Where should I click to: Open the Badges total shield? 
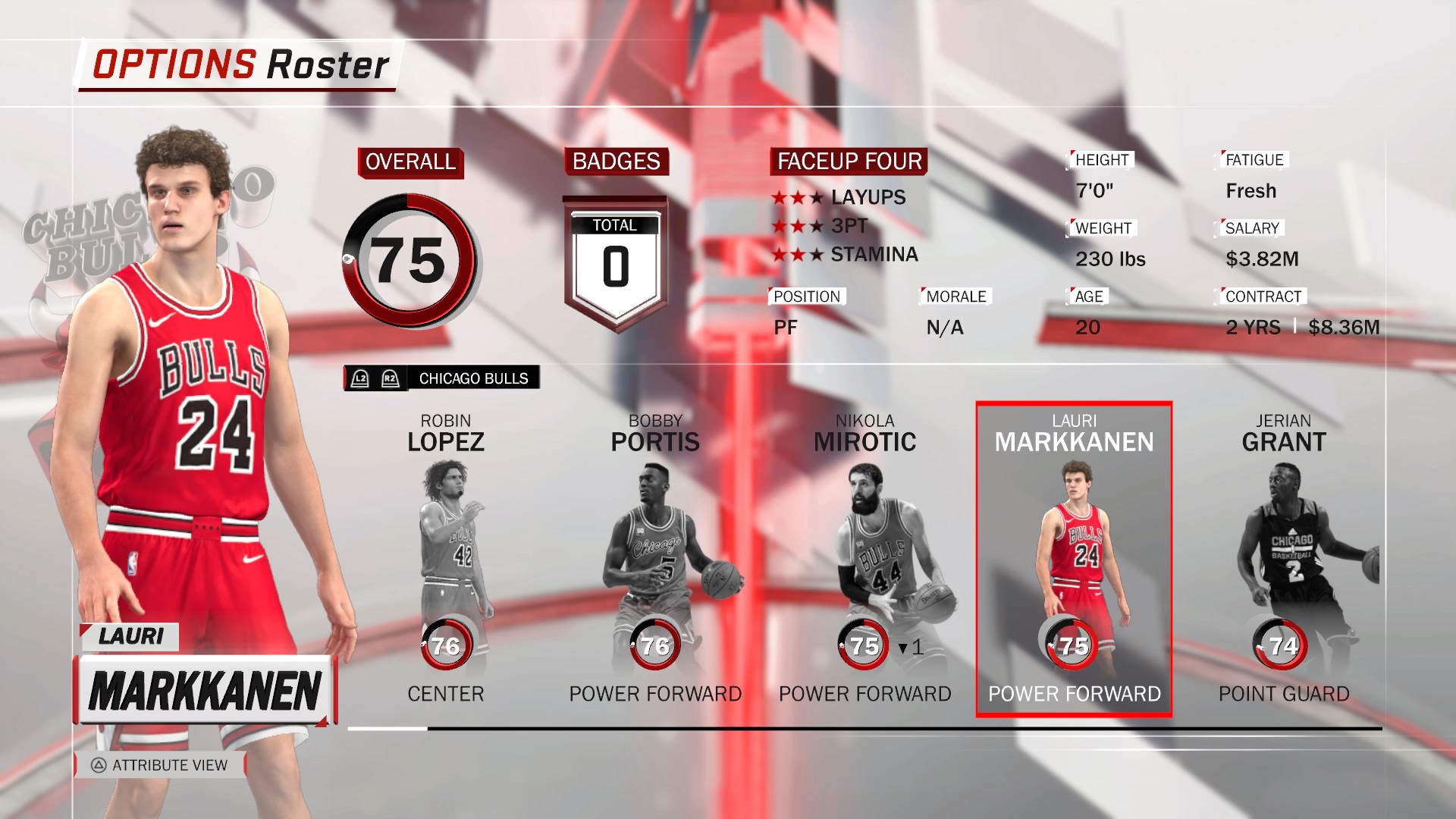tap(615, 264)
